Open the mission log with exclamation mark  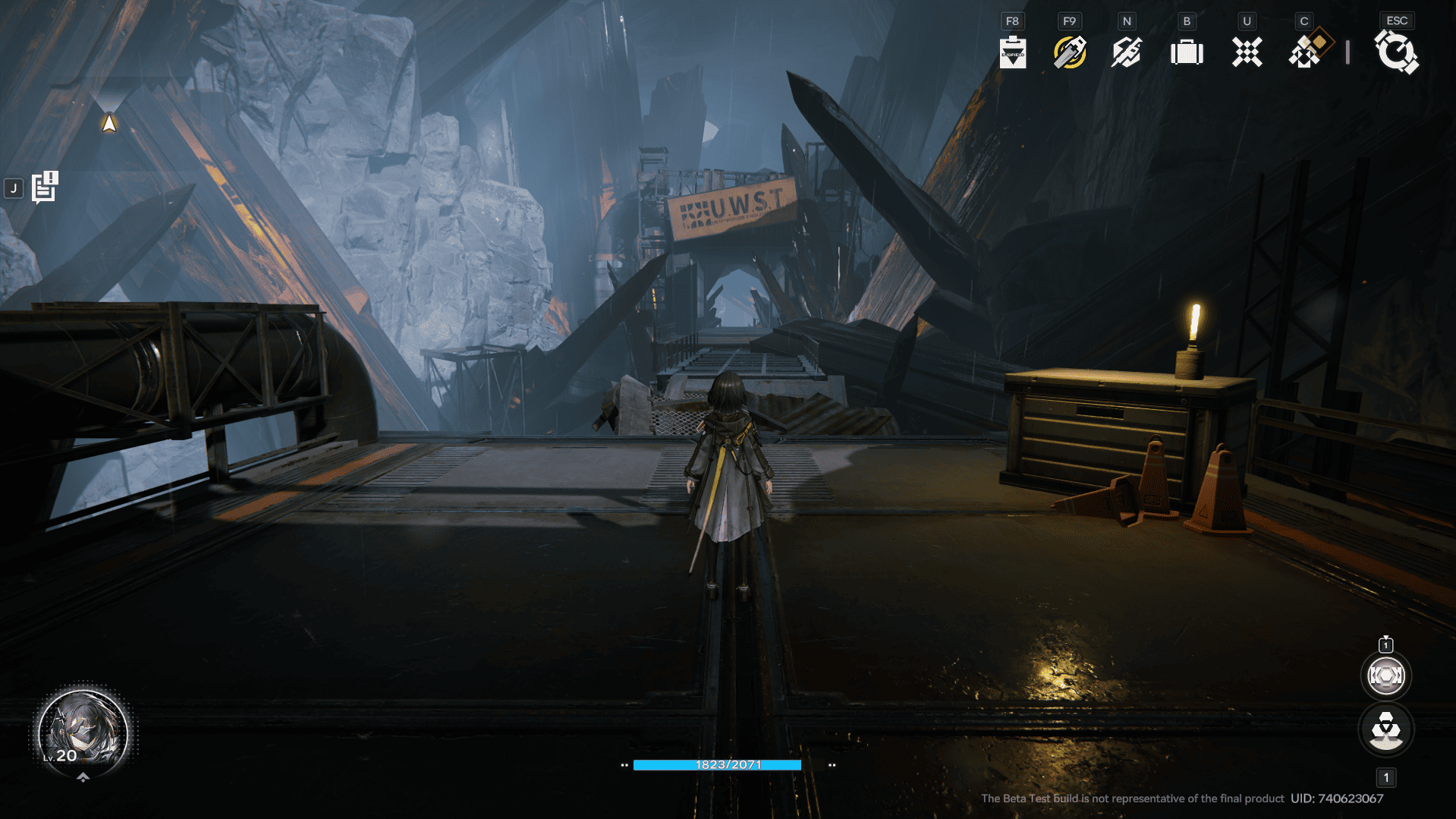point(45,187)
